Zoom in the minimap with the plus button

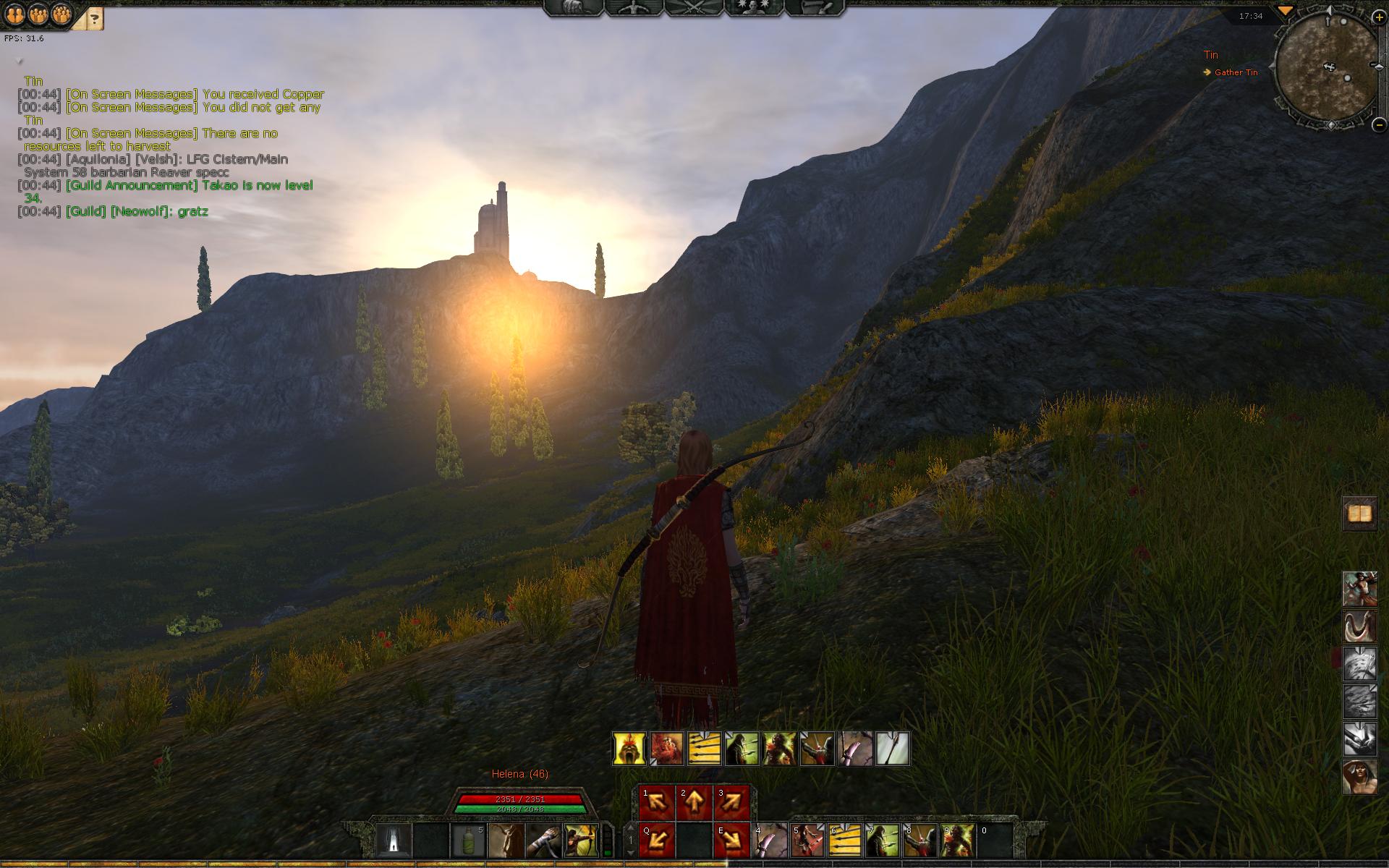click(1379, 17)
